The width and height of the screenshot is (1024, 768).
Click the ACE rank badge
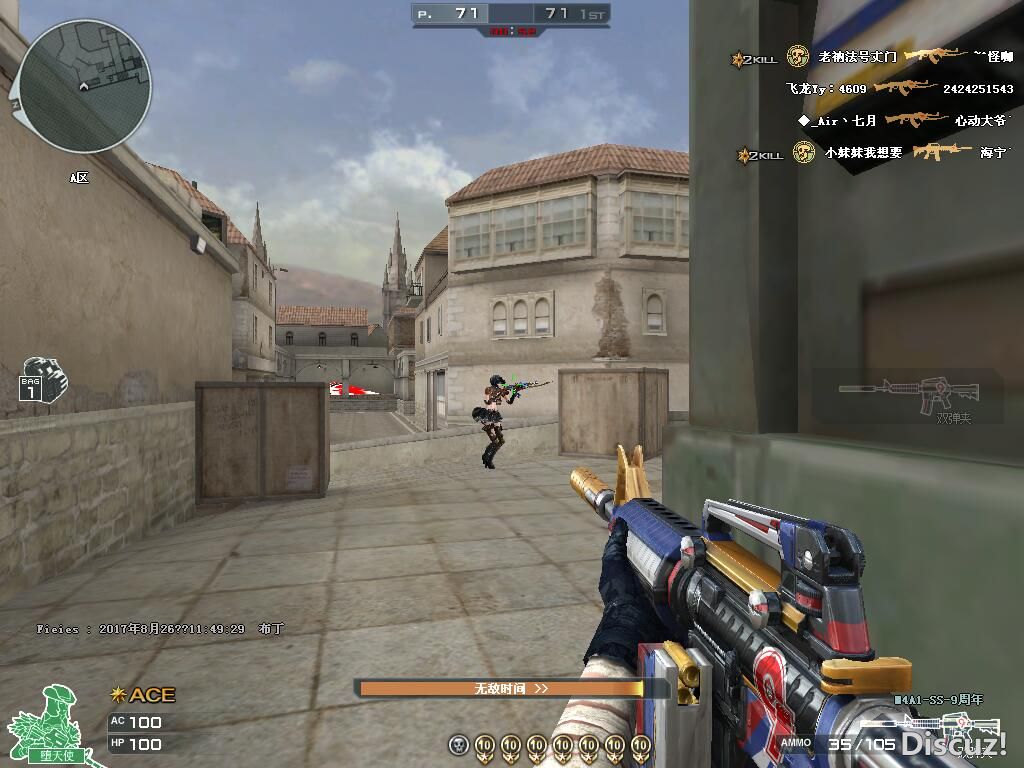point(143,695)
